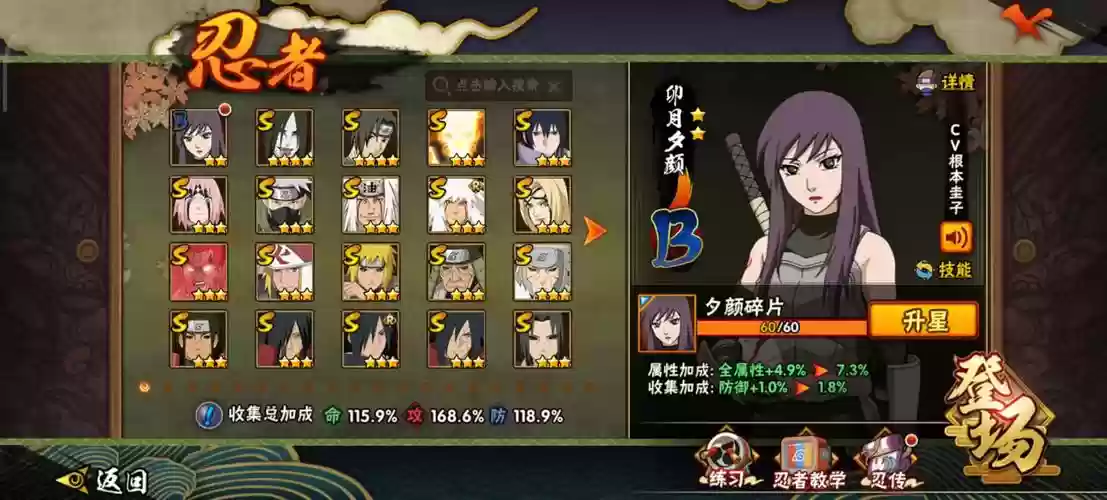View the ninja's 技能 skills
The width and height of the screenshot is (1107, 500).
click(x=946, y=269)
